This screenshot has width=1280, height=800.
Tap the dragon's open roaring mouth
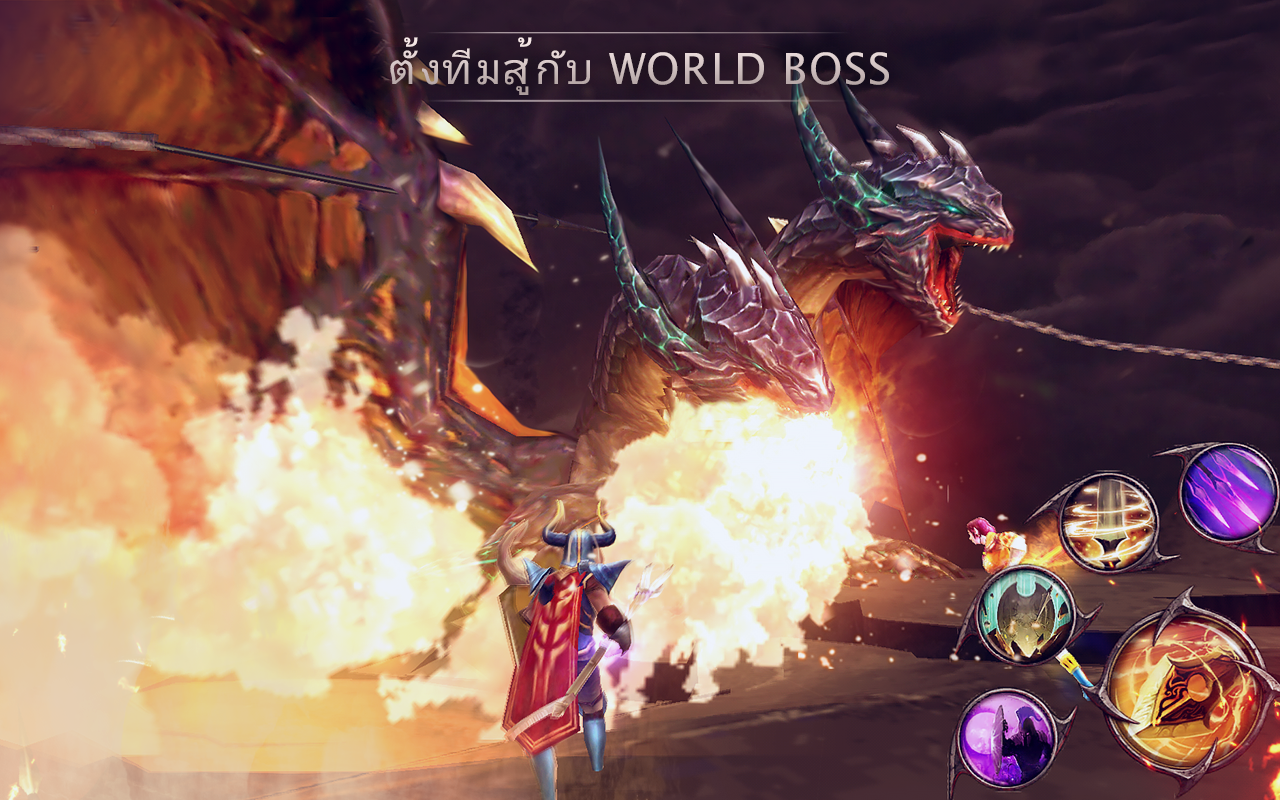945,265
